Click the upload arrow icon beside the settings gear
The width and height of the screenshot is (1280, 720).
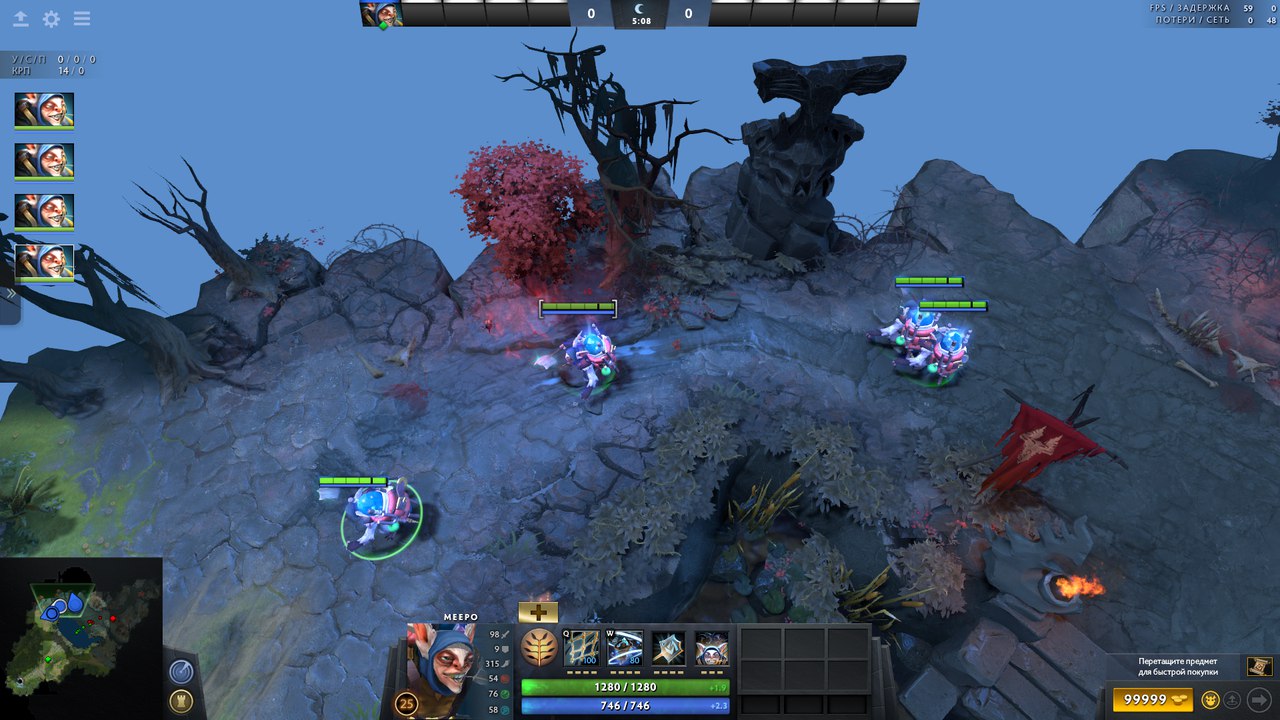(20, 19)
